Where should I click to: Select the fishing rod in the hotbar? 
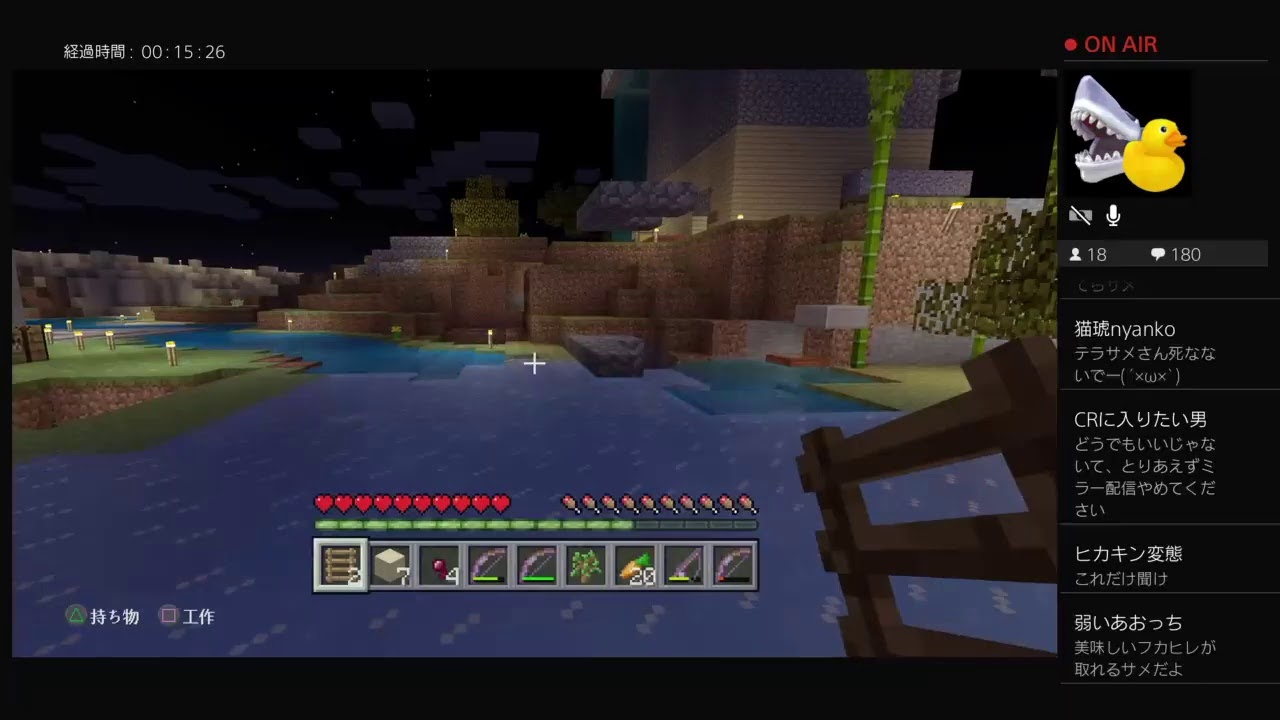pyautogui.click(x=686, y=565)
